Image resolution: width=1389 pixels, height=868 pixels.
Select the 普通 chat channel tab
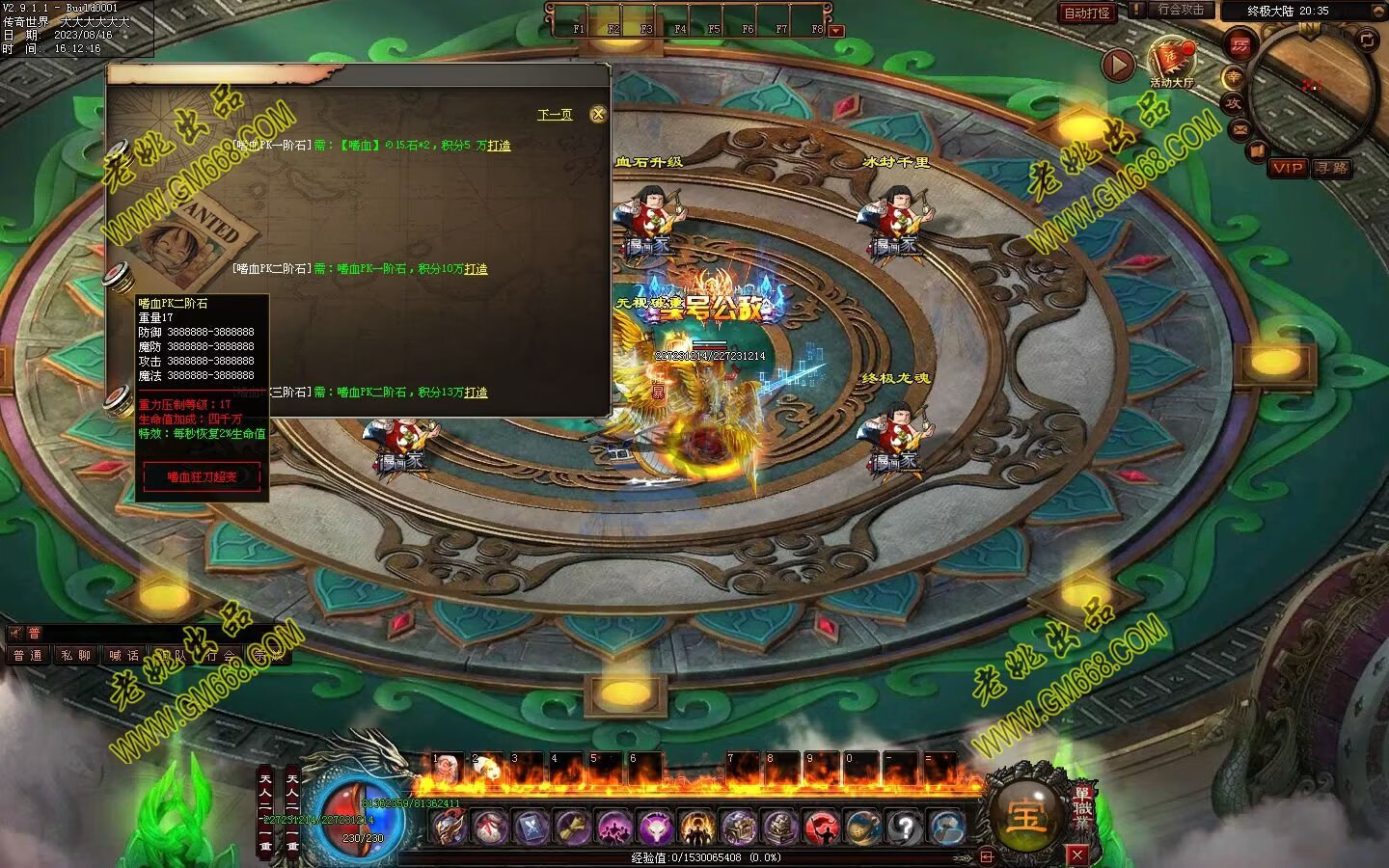pos(27,656)
